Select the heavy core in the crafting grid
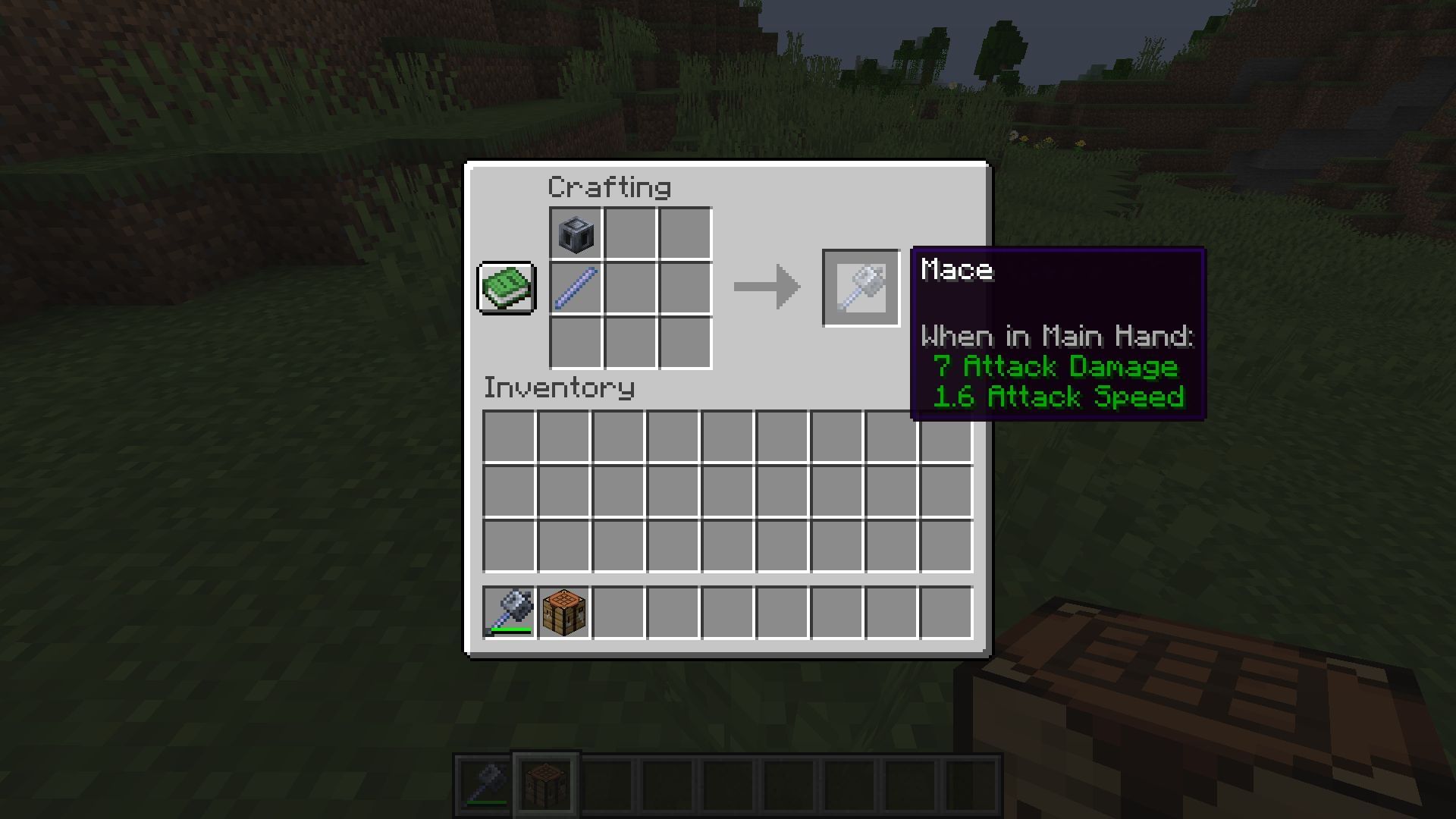This screenshot has width=1456, height=819. point(574,234)
